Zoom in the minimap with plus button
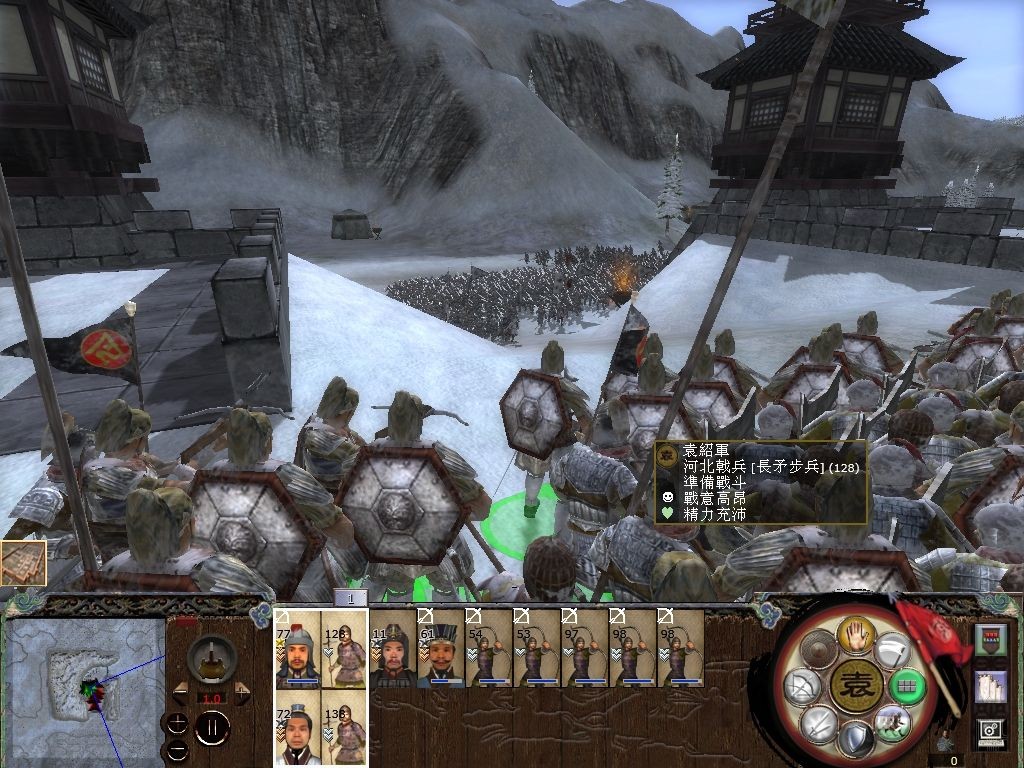Viewport: 1024px width, 768px height. click(178, 723)
